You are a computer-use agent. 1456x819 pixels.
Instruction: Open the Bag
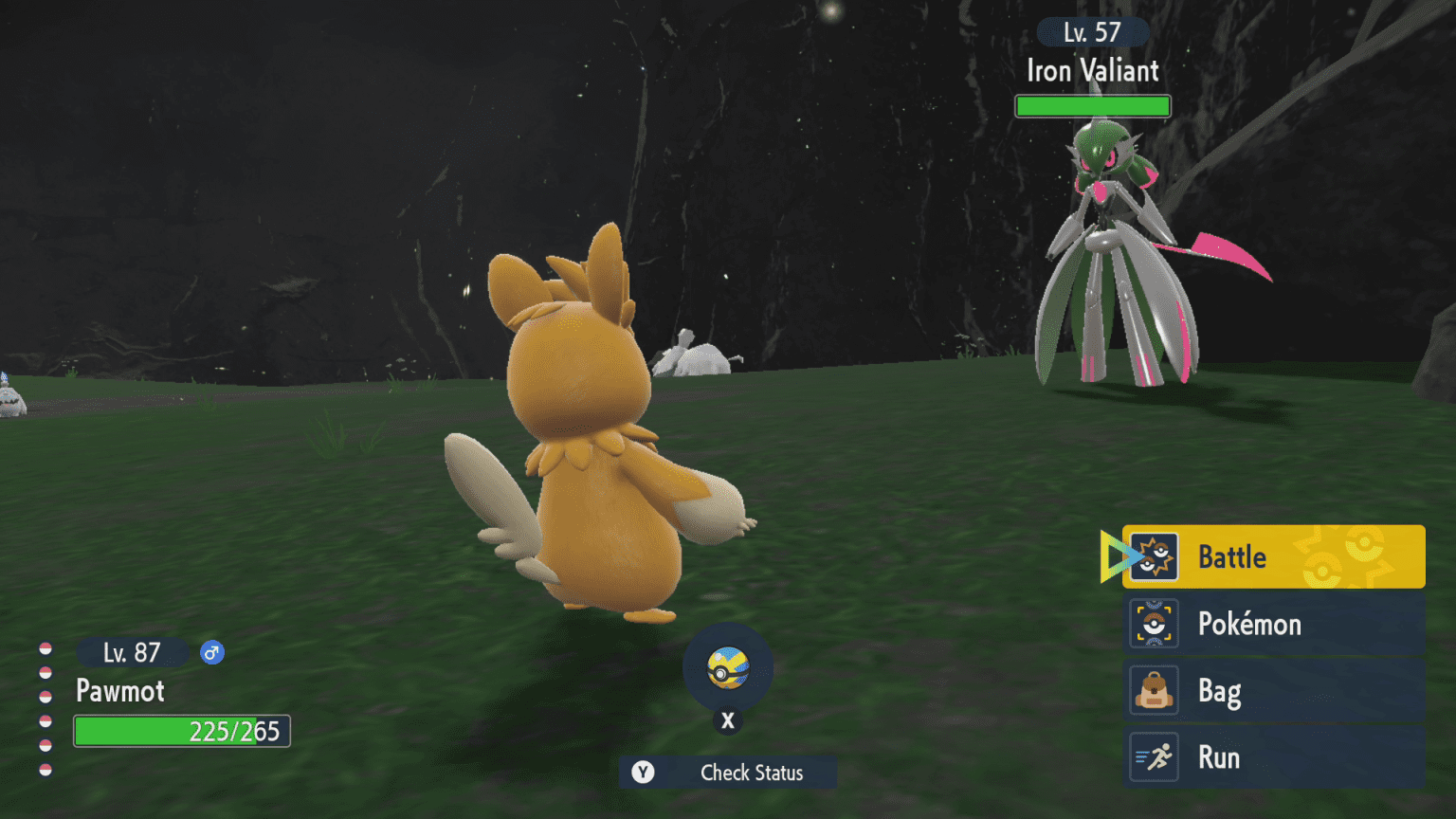tap(1272, 691)
